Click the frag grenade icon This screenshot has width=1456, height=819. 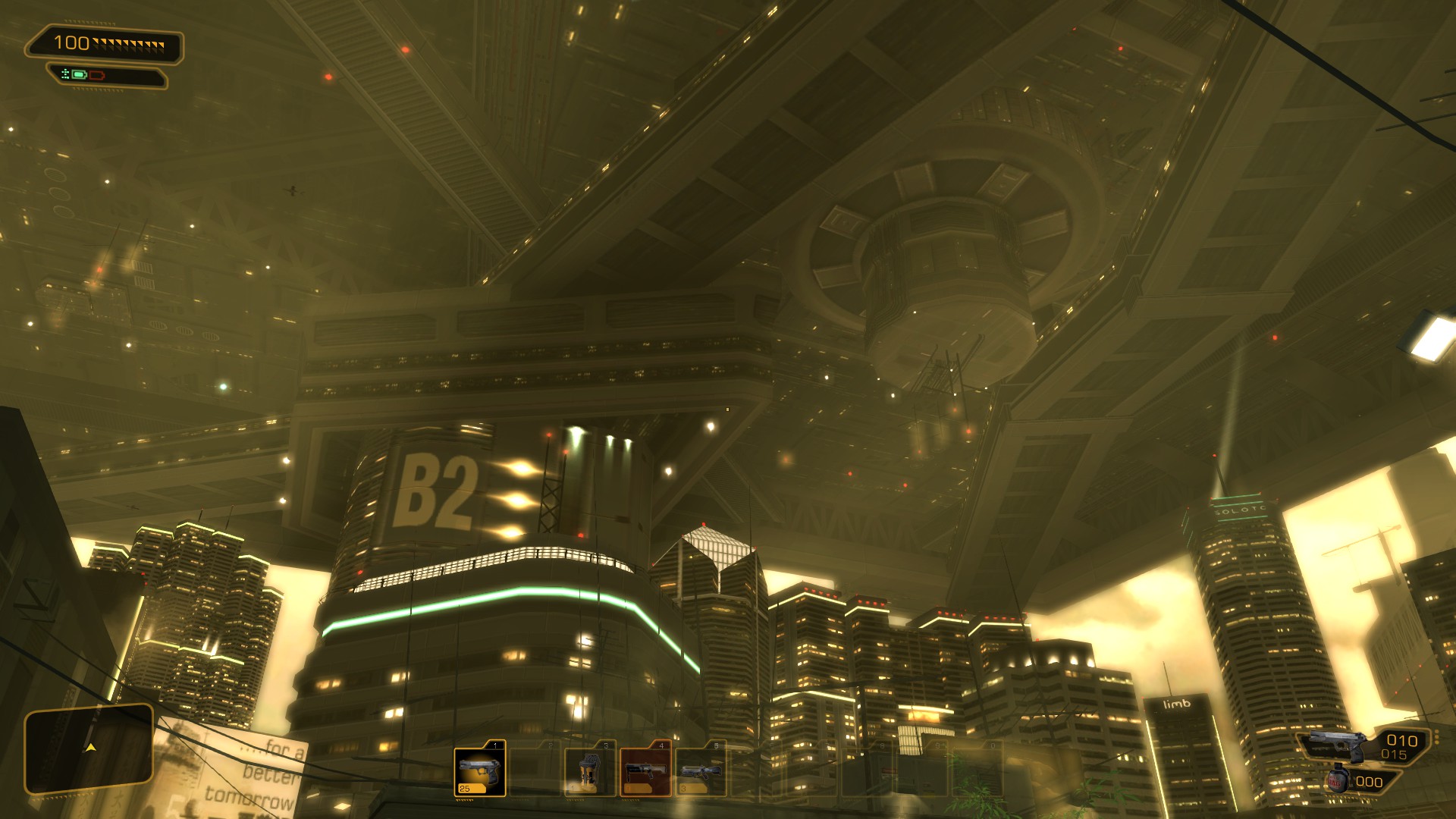pyautogui.click(x=1338, y=780)
